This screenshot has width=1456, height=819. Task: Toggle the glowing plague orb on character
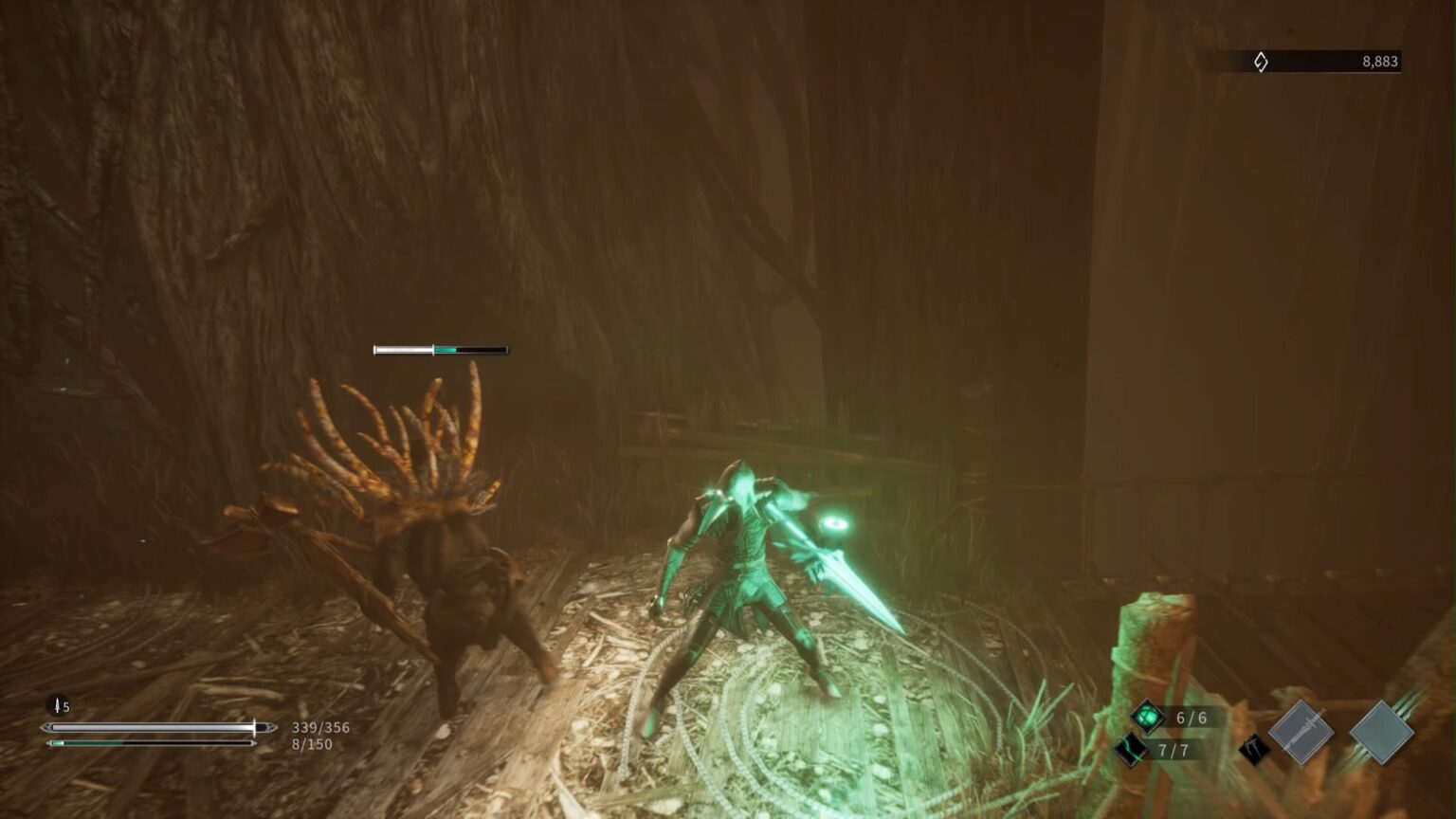(x=832, y=524)
